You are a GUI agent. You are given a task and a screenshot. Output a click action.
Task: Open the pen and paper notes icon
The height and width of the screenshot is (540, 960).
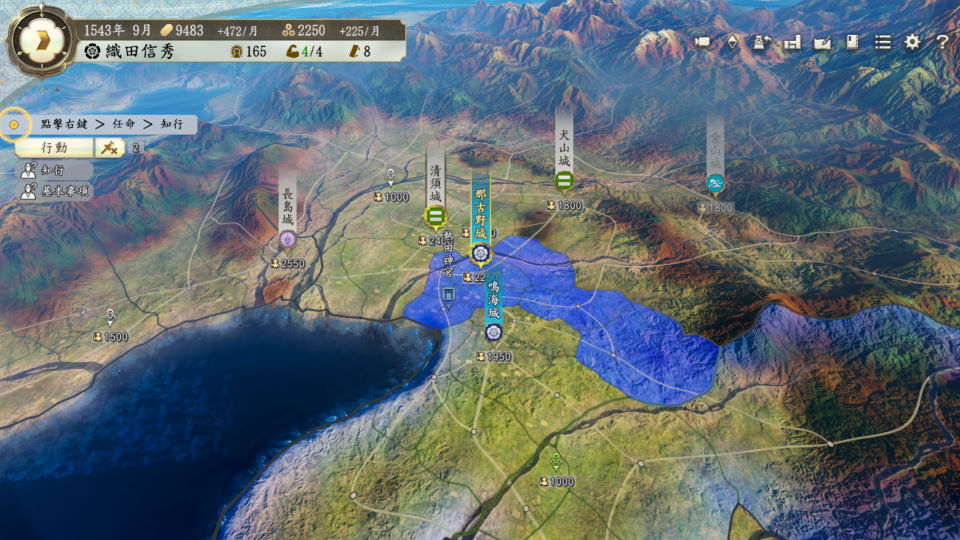pos(822,42)
